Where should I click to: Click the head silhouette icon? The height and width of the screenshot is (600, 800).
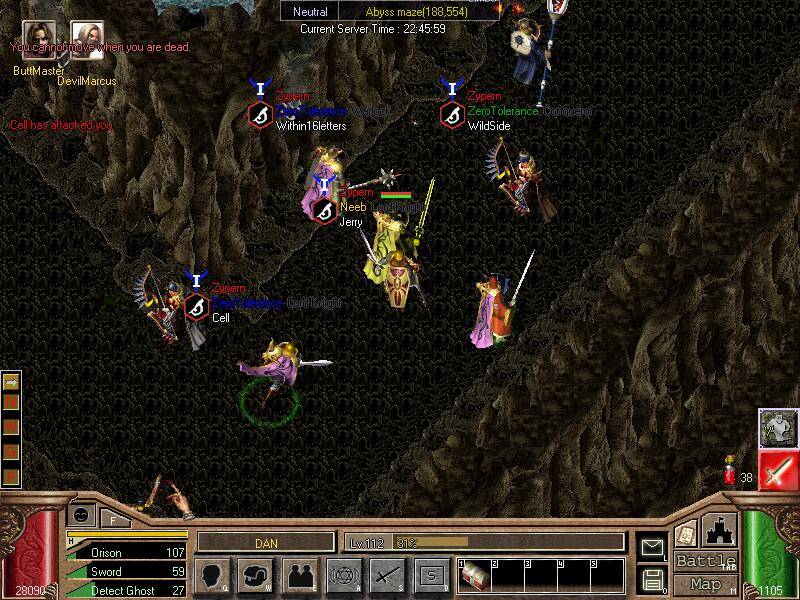click(x=212, y=575)
